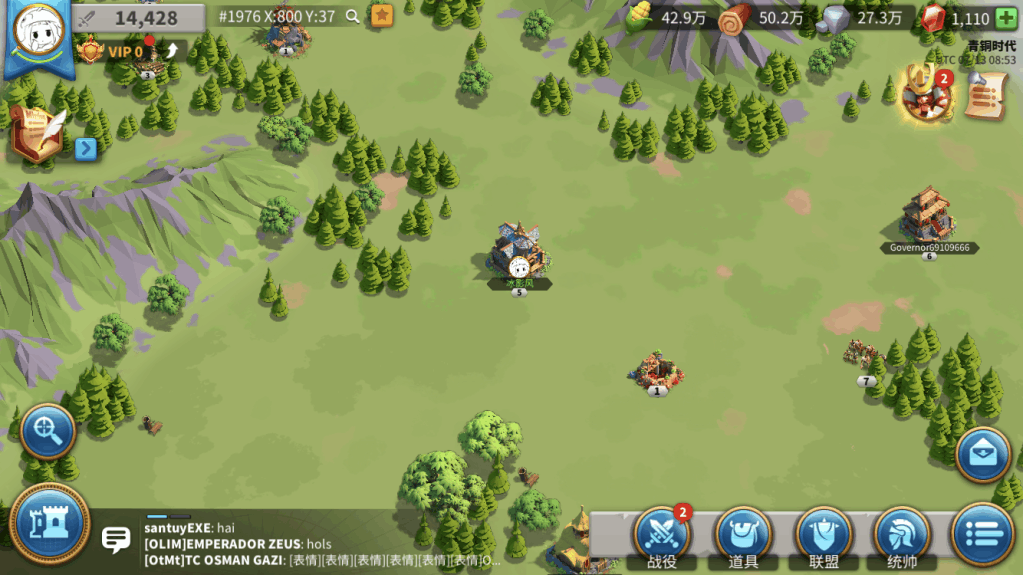Open the quest book with quill icon
The height and width of the screenshot is (575, 1023).
click(37, 134)
